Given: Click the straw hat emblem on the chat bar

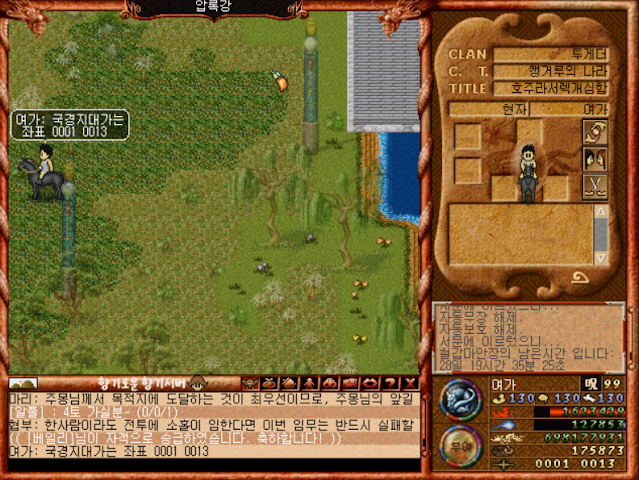Looking at the screenshot, I should pos(197,382).
